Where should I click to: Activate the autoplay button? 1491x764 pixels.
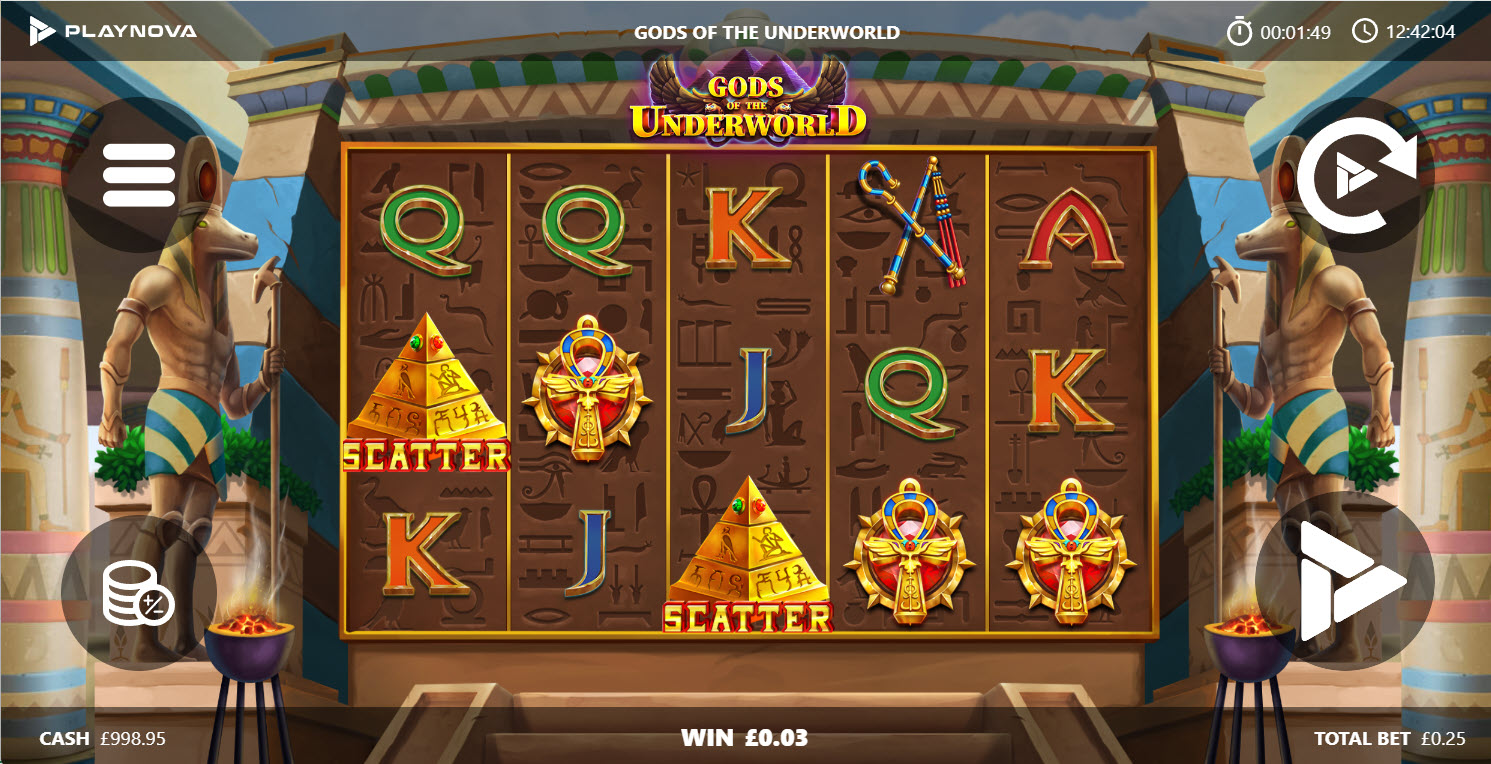[1357, 176]
